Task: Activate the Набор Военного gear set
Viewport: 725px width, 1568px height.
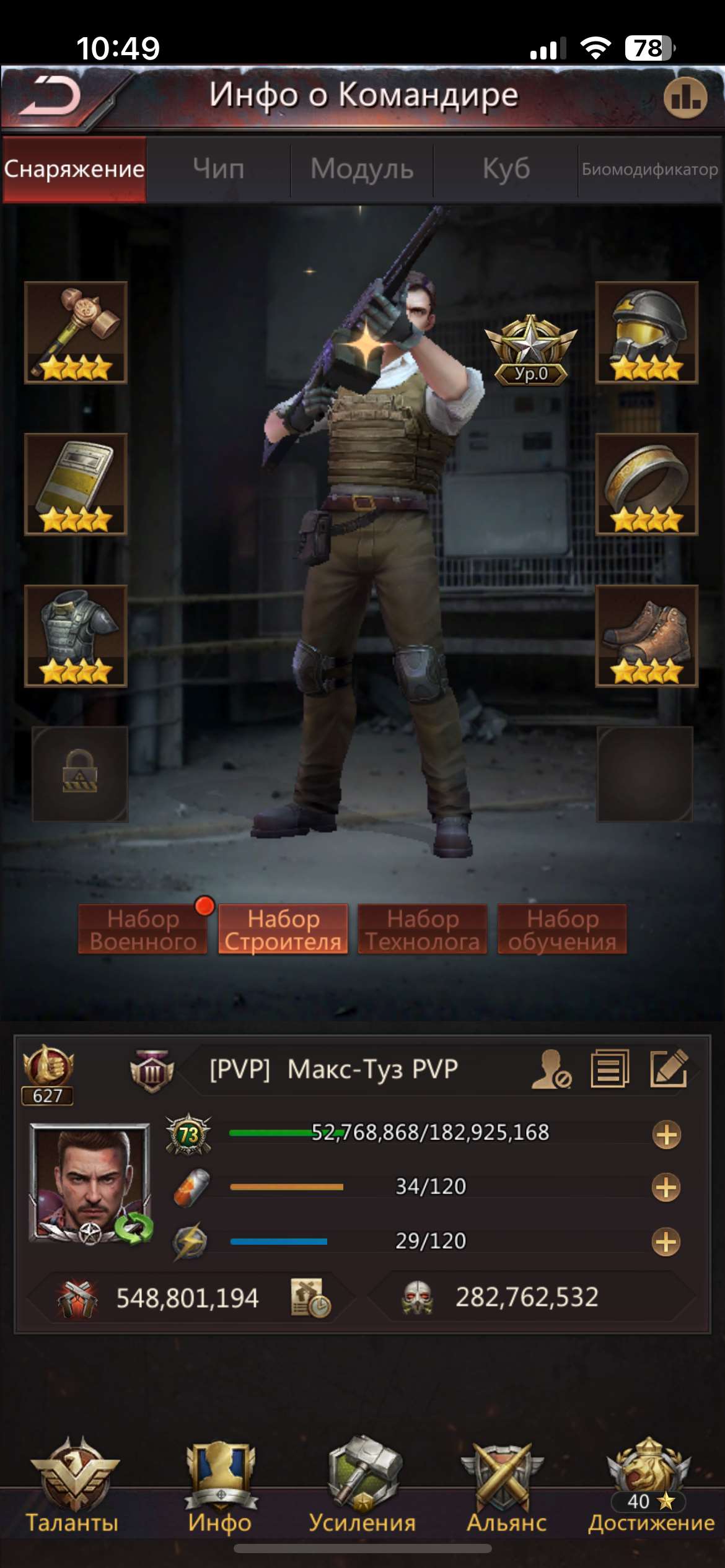Action: click(x=143, y=930)
